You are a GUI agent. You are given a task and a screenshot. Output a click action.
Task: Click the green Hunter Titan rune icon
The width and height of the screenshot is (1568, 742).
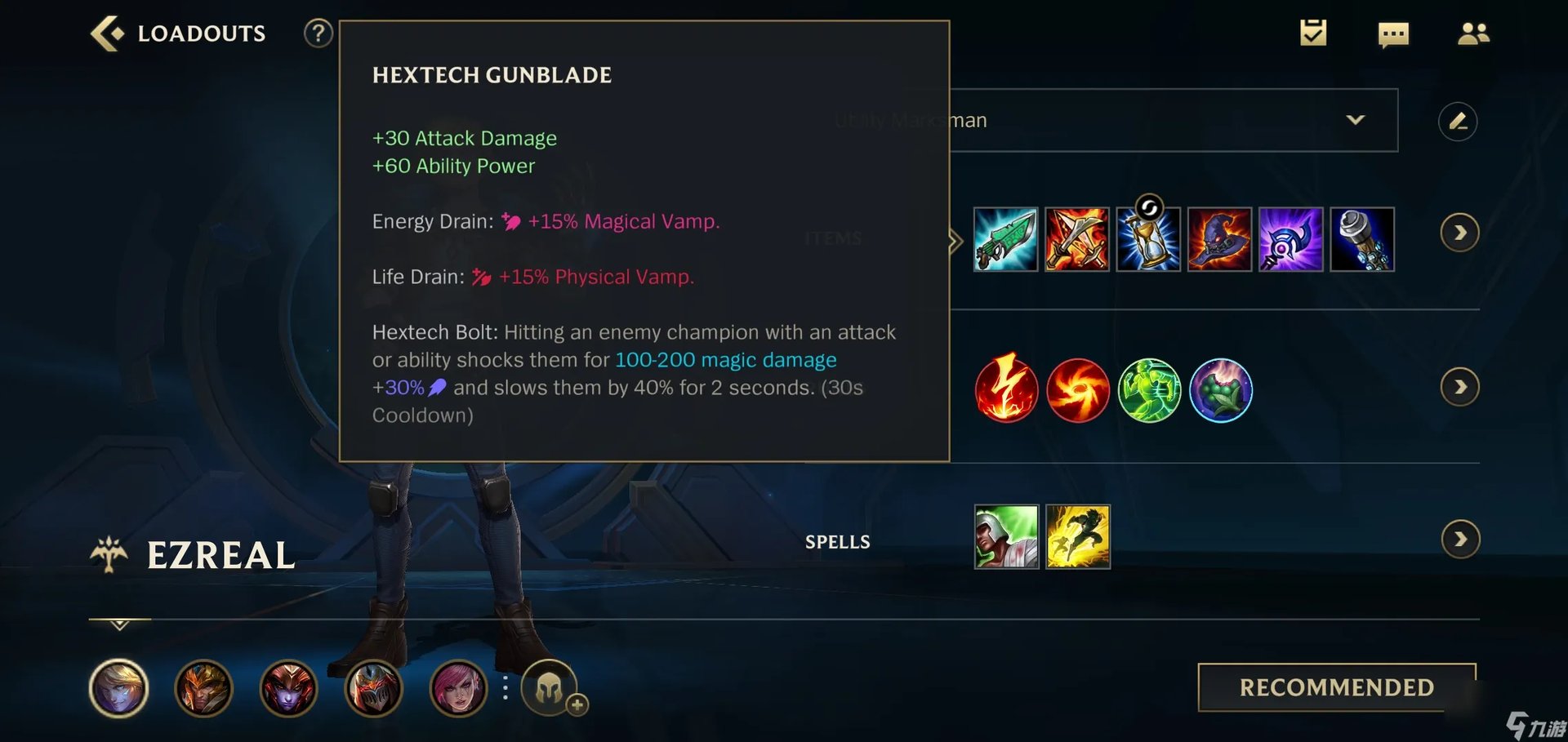tap(1149, 389)
